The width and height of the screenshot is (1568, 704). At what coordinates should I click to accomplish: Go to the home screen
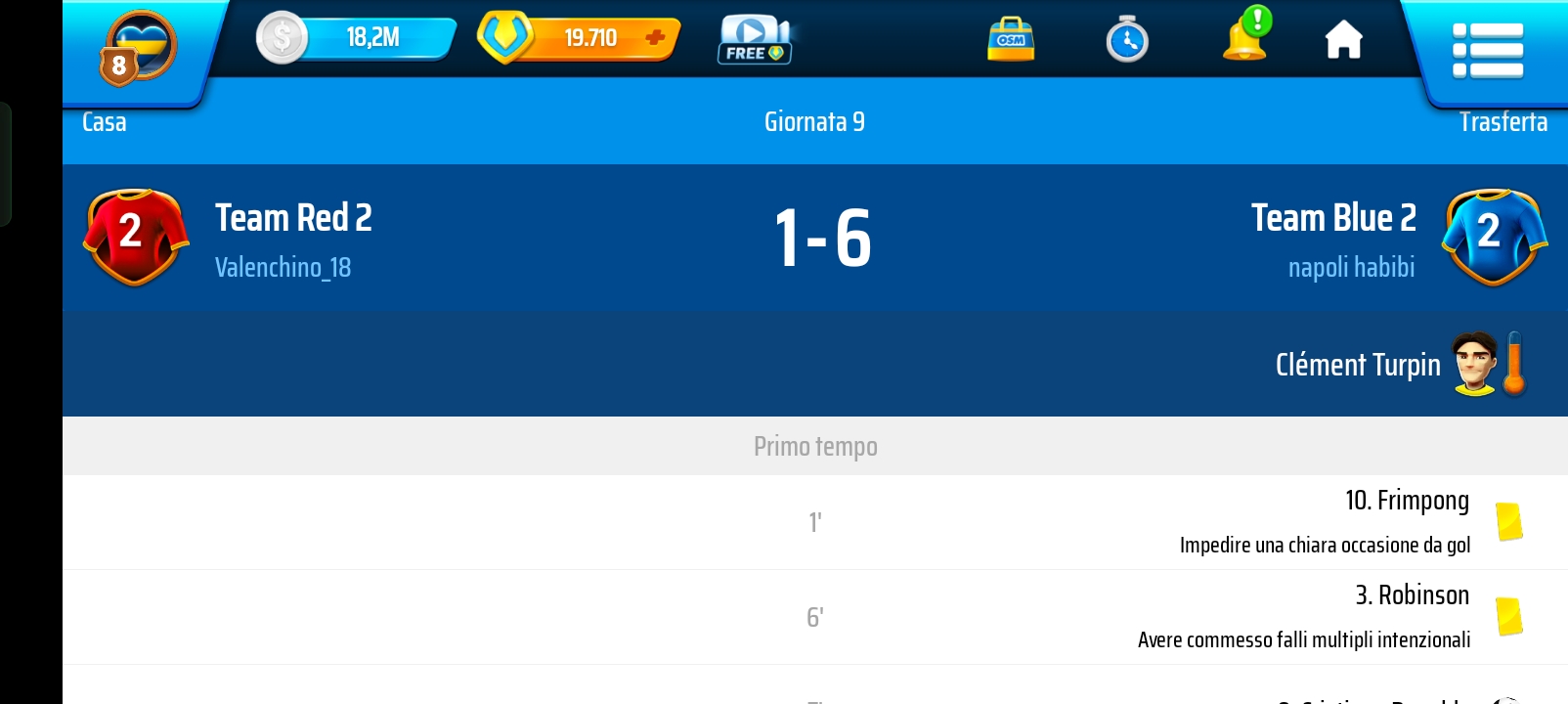pyautogui.click(x=1343, y=40)
